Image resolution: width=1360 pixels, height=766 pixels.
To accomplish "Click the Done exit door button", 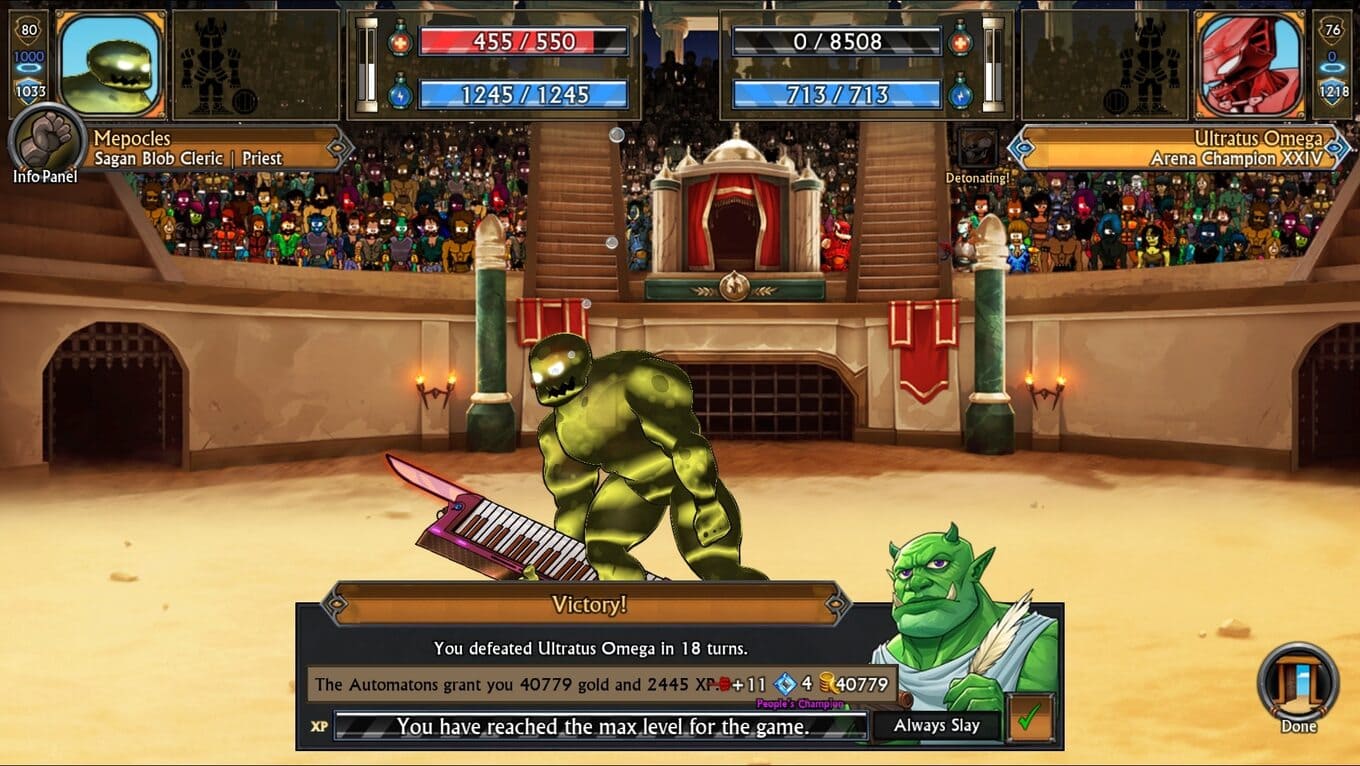I will point(1298,683).
